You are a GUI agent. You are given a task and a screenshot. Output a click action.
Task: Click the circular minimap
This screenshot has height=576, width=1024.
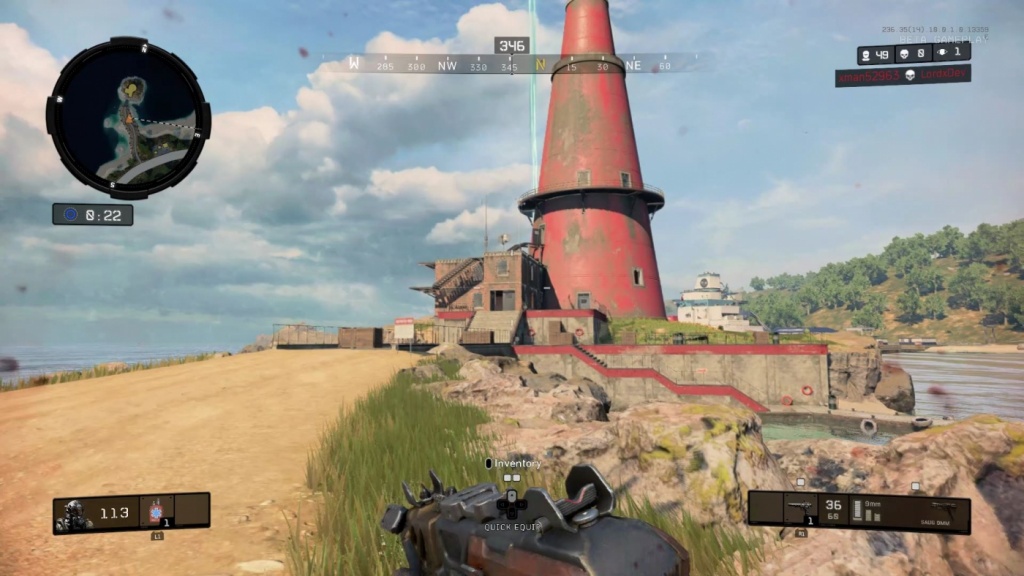coord(128,118)
